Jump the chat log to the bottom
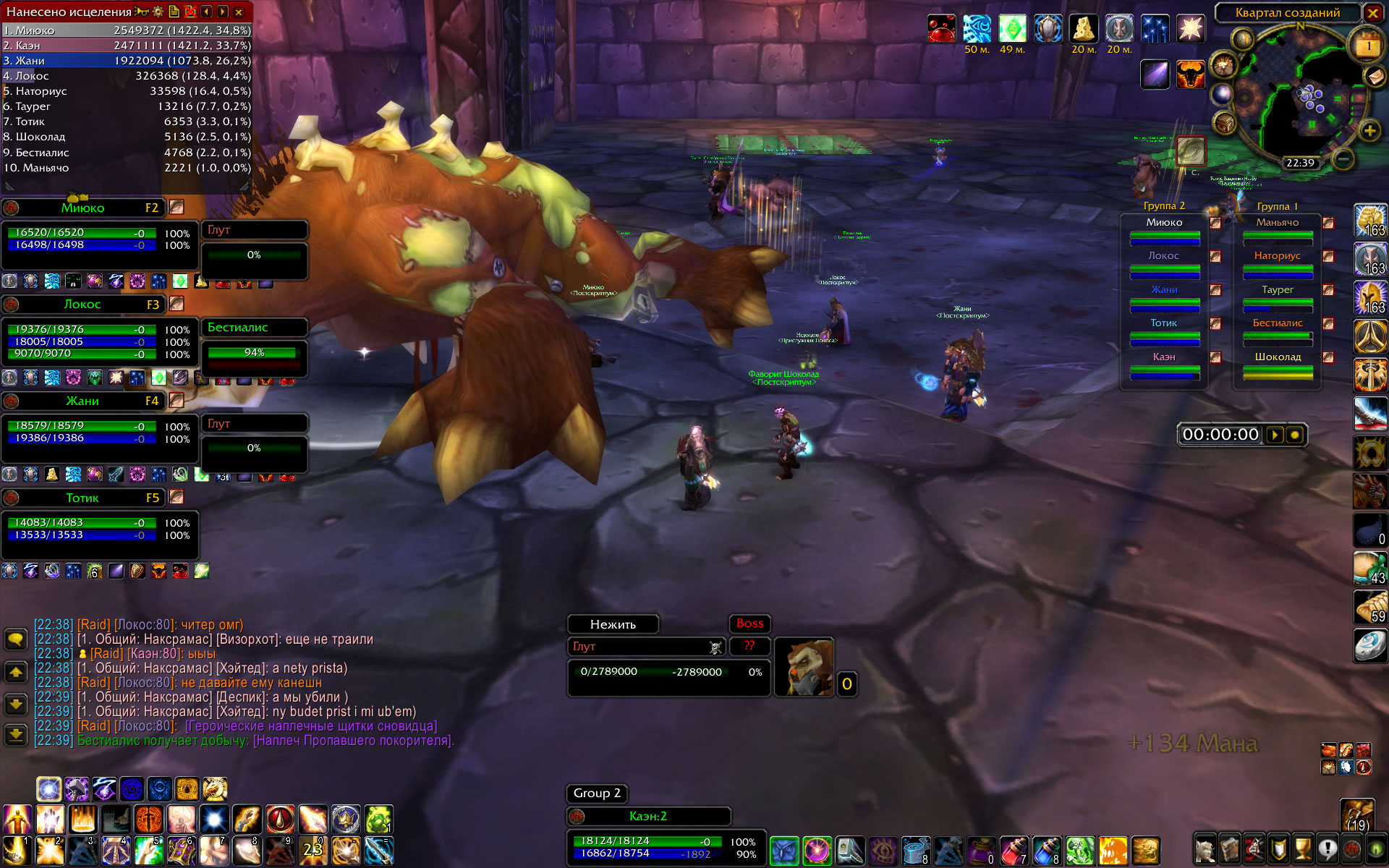Viewport: 1389px width, 868px height. 16,736
